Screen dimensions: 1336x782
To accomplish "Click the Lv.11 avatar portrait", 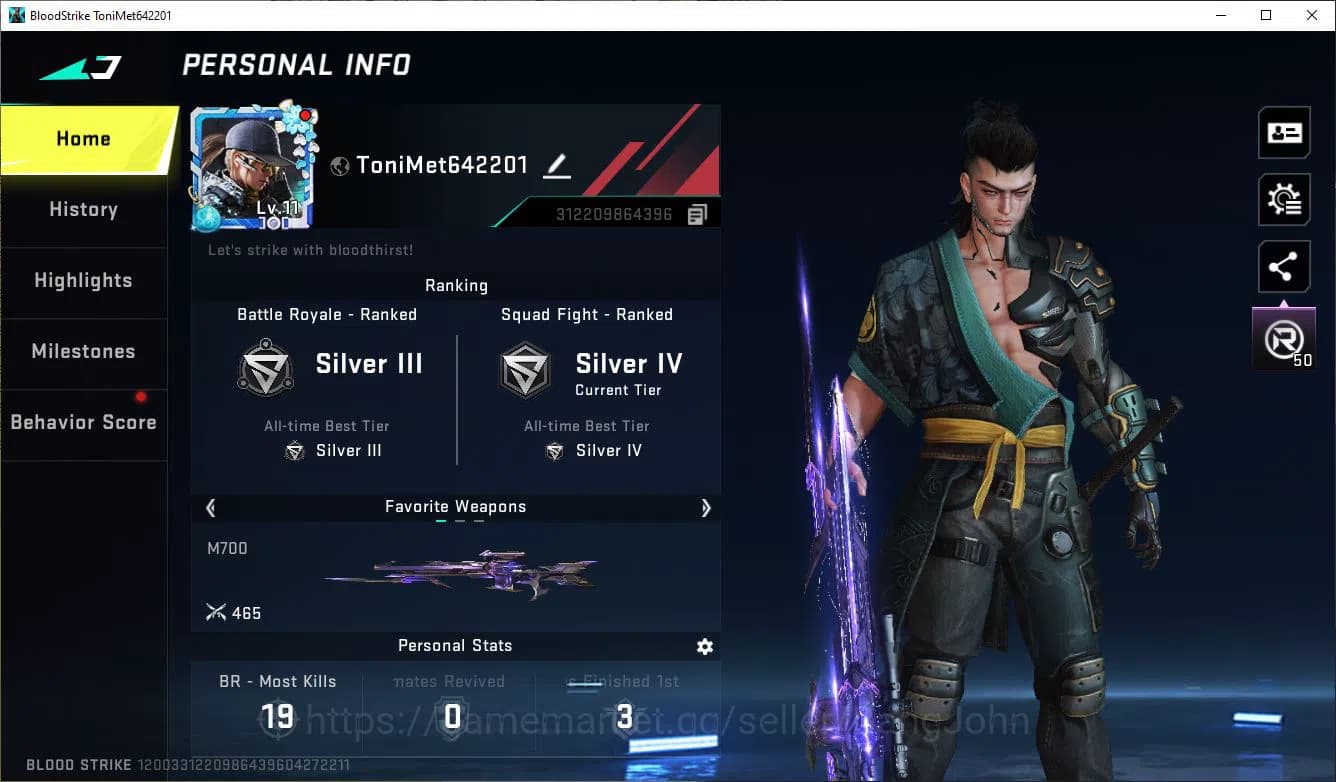I will click(253, 165).
